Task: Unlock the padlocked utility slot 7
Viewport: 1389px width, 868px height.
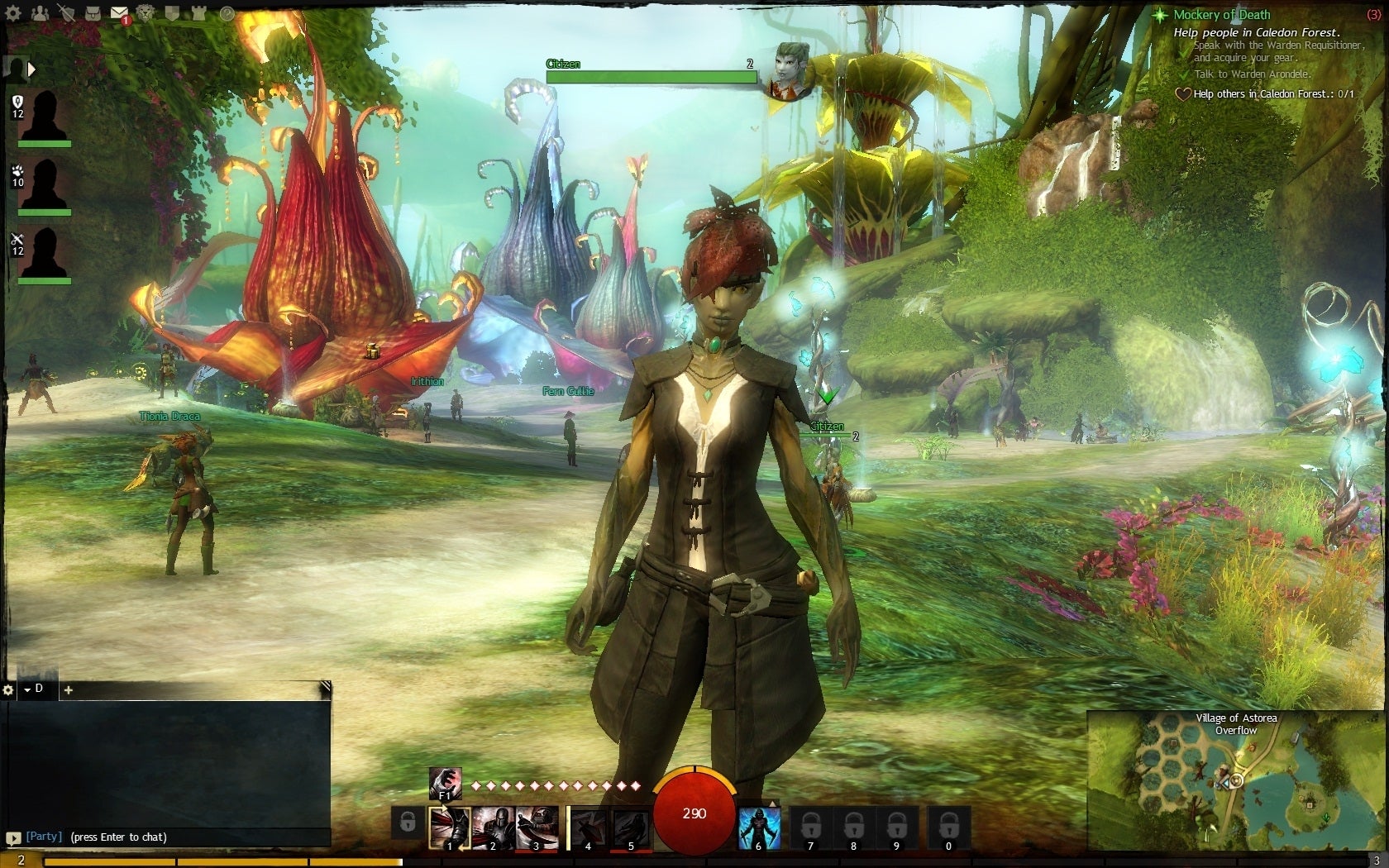Action: pyautogui.click(x=812, y=826)
